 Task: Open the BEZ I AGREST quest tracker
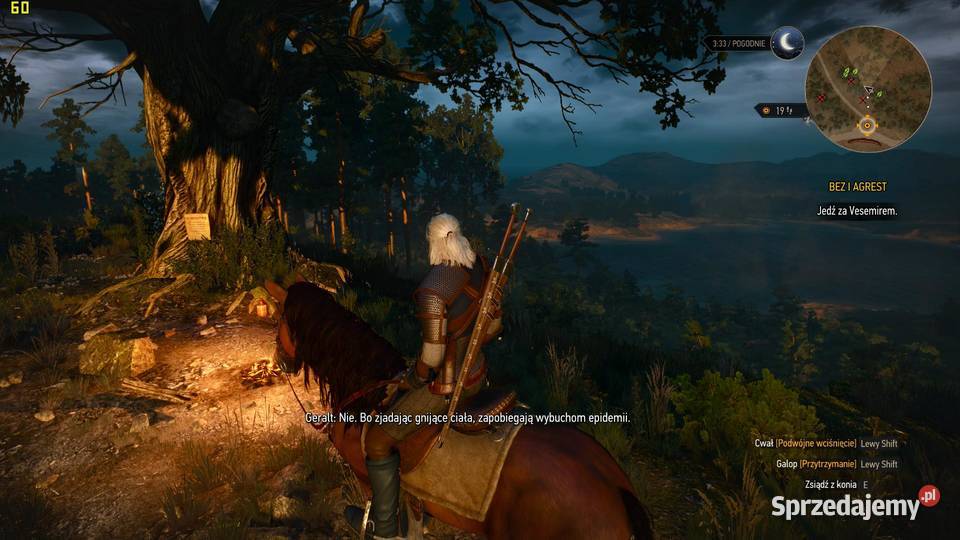coord(857,187)
